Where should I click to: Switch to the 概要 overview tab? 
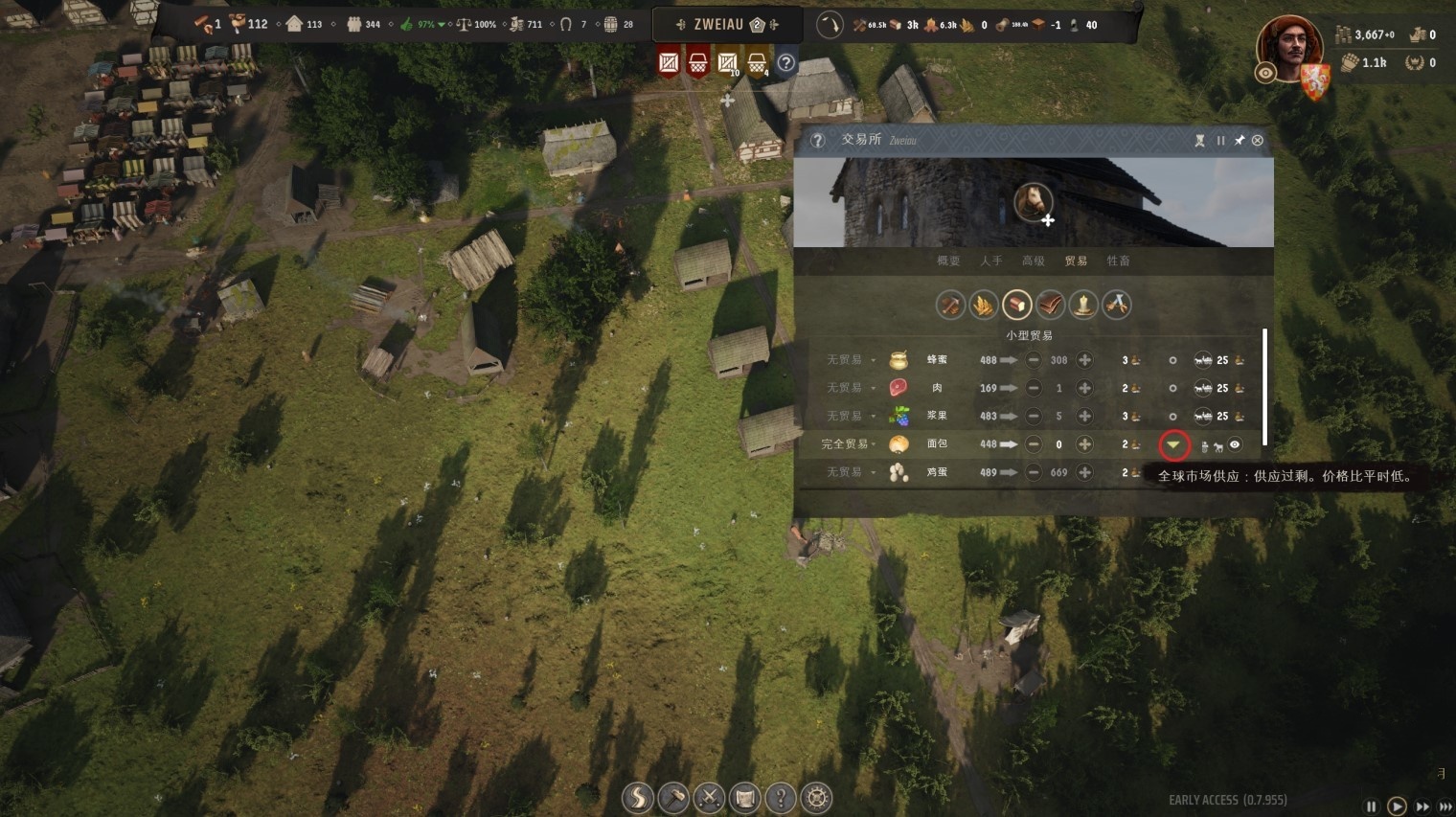point(947,261)
